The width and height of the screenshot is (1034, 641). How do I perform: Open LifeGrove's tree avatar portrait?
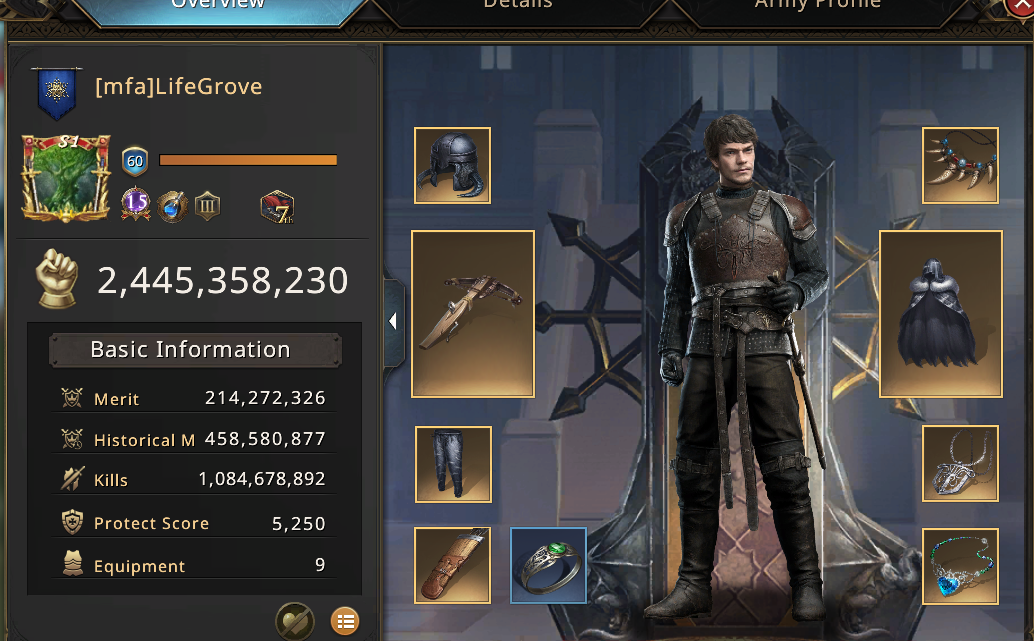[66, 178]
